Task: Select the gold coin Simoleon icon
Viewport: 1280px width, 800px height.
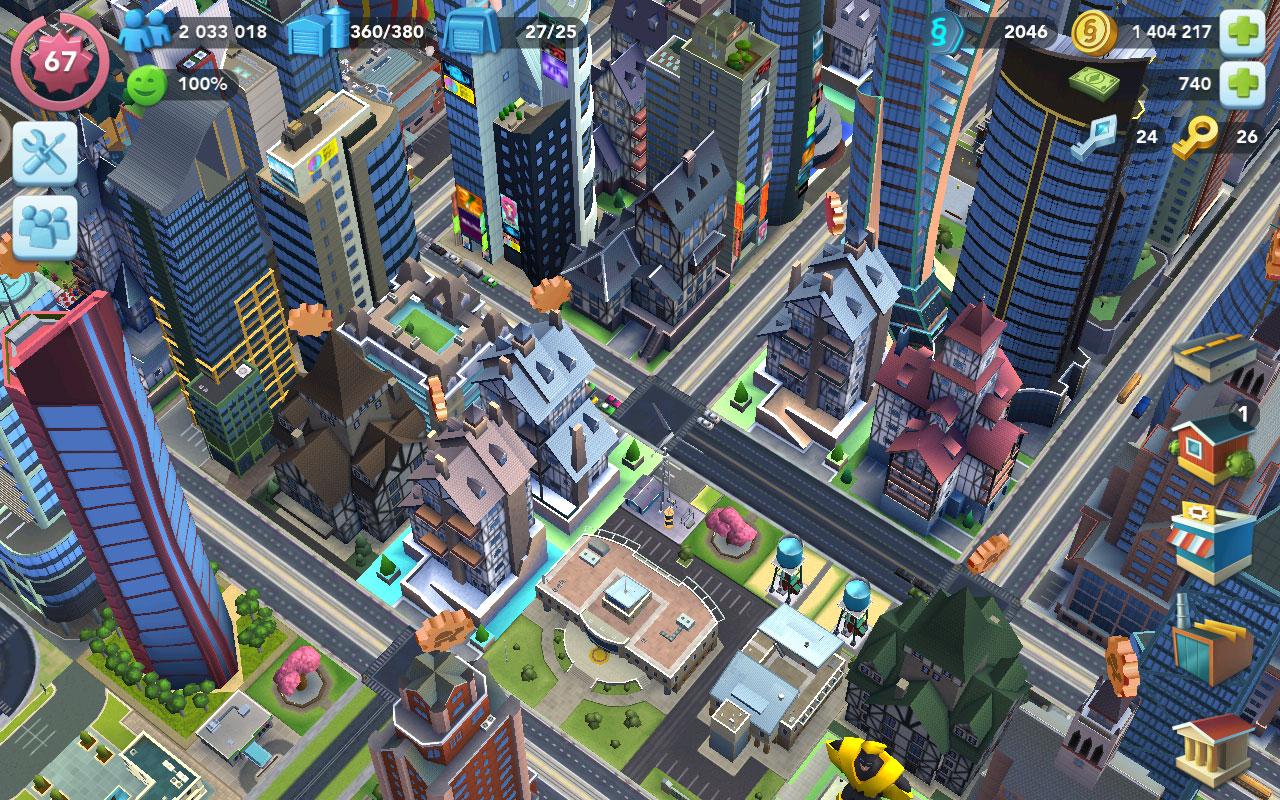Action: click(1093, 32)
